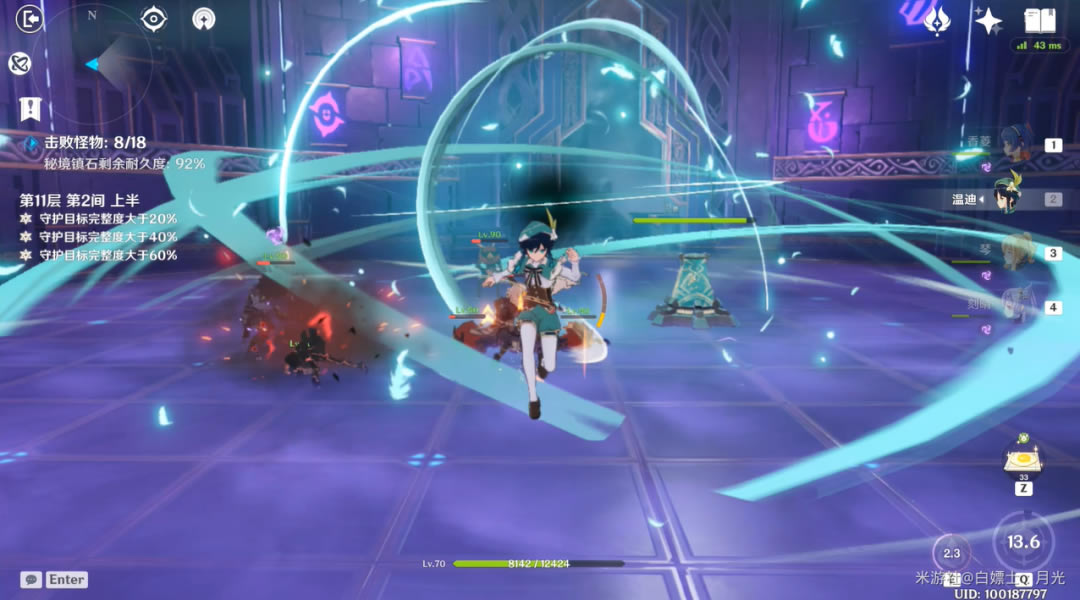Show challenge info via the exclamation banner icon

click(x=30, y=108)
